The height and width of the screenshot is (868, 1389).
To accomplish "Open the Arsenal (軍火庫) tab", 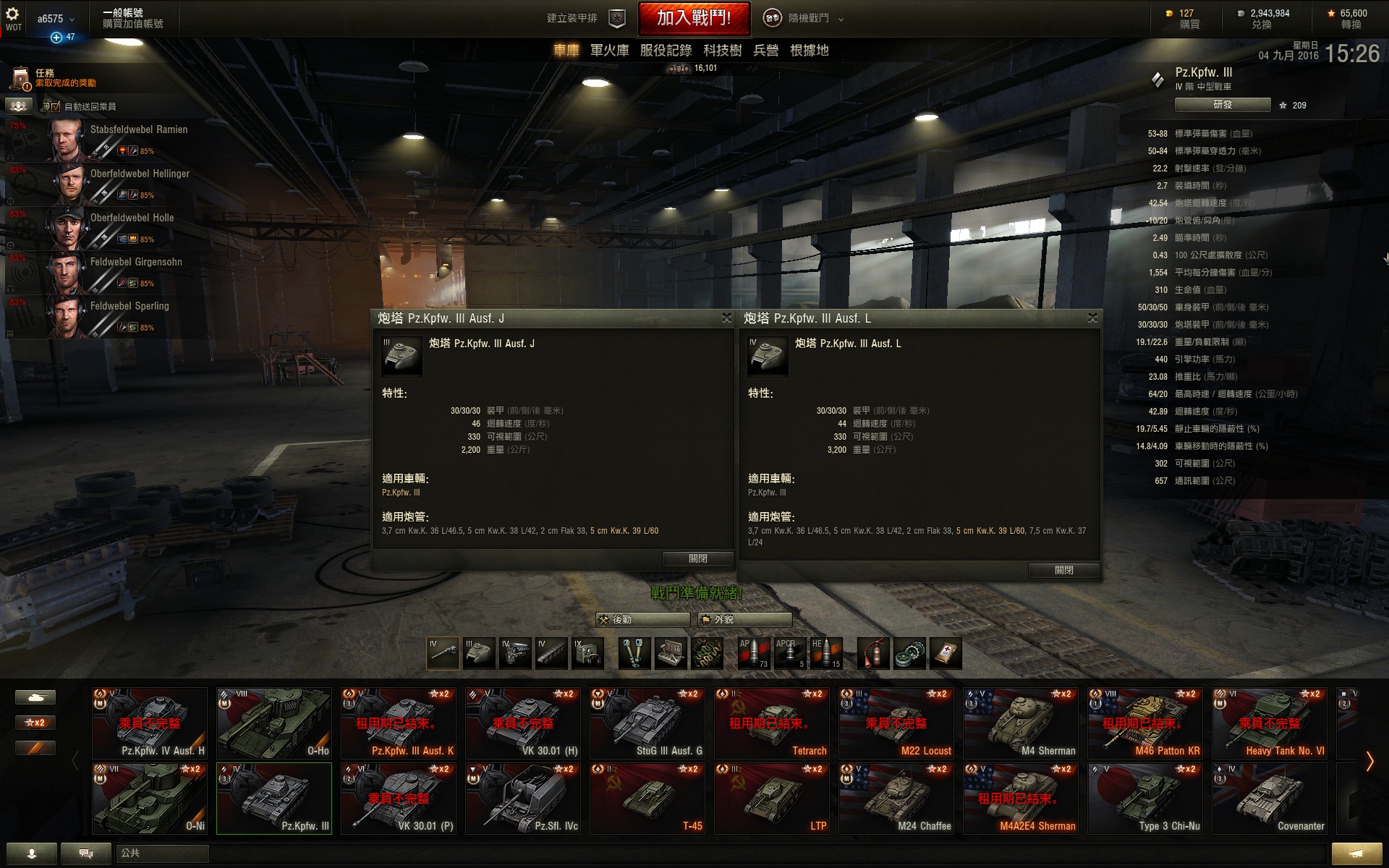I will point(609,51).
